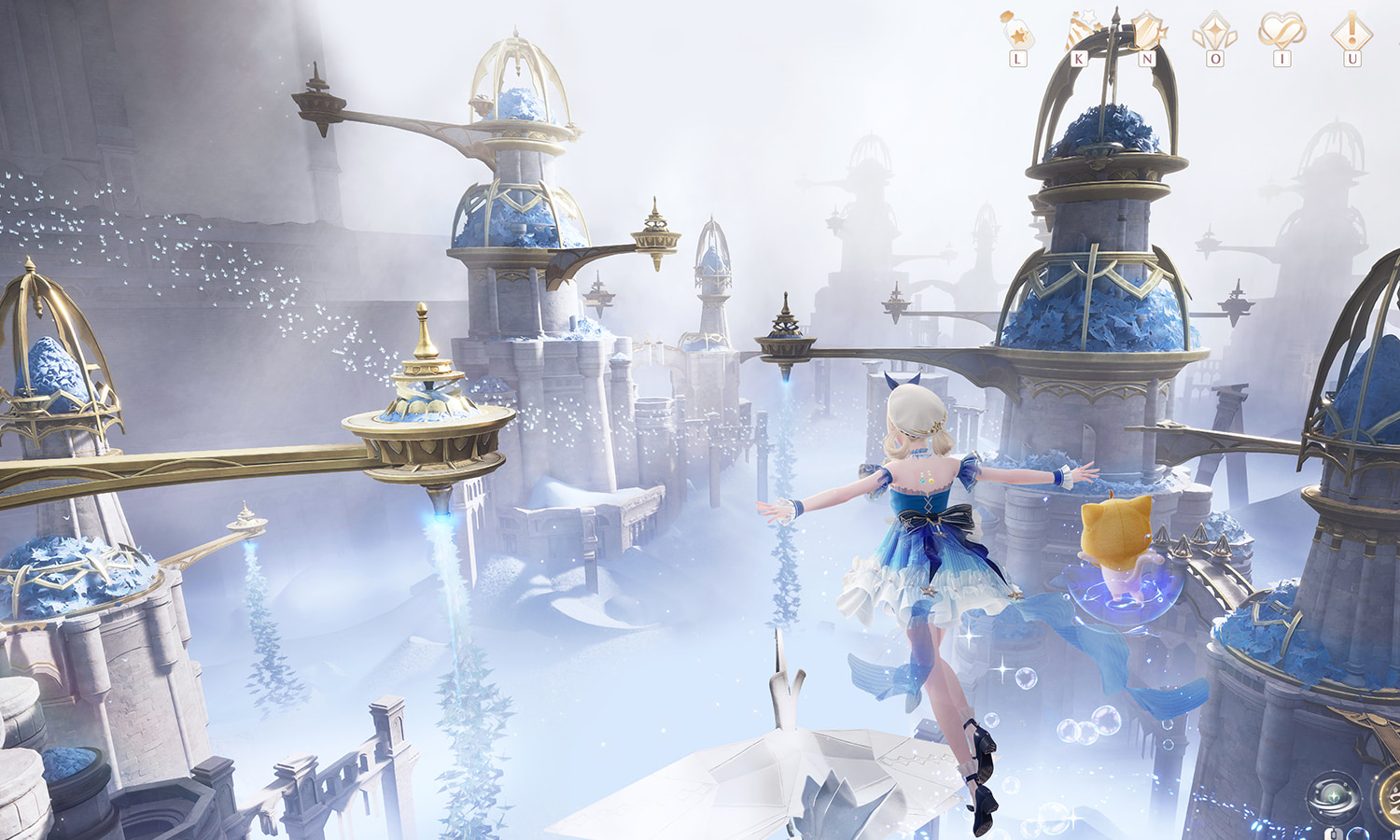The height and width of the screenshot is (840, 1400).
Task: Click the party hat events icon
Action: tap(1082, 32)
